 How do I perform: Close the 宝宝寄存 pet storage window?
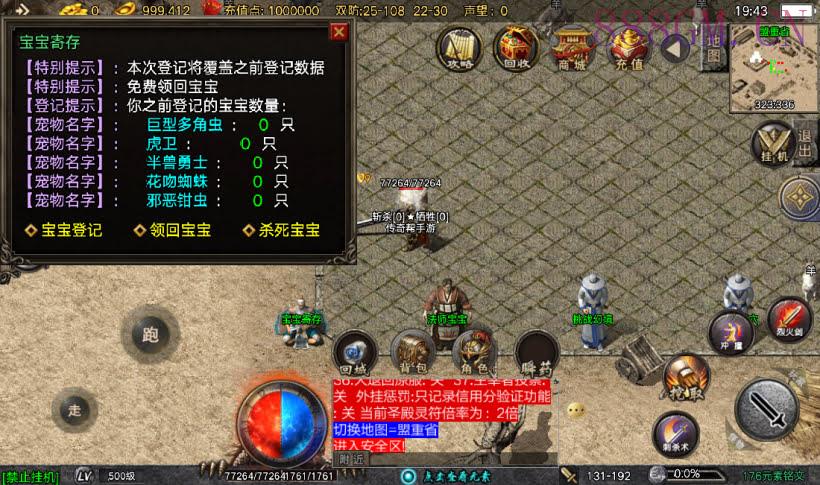pyautogui.click(x=339, y=32)
